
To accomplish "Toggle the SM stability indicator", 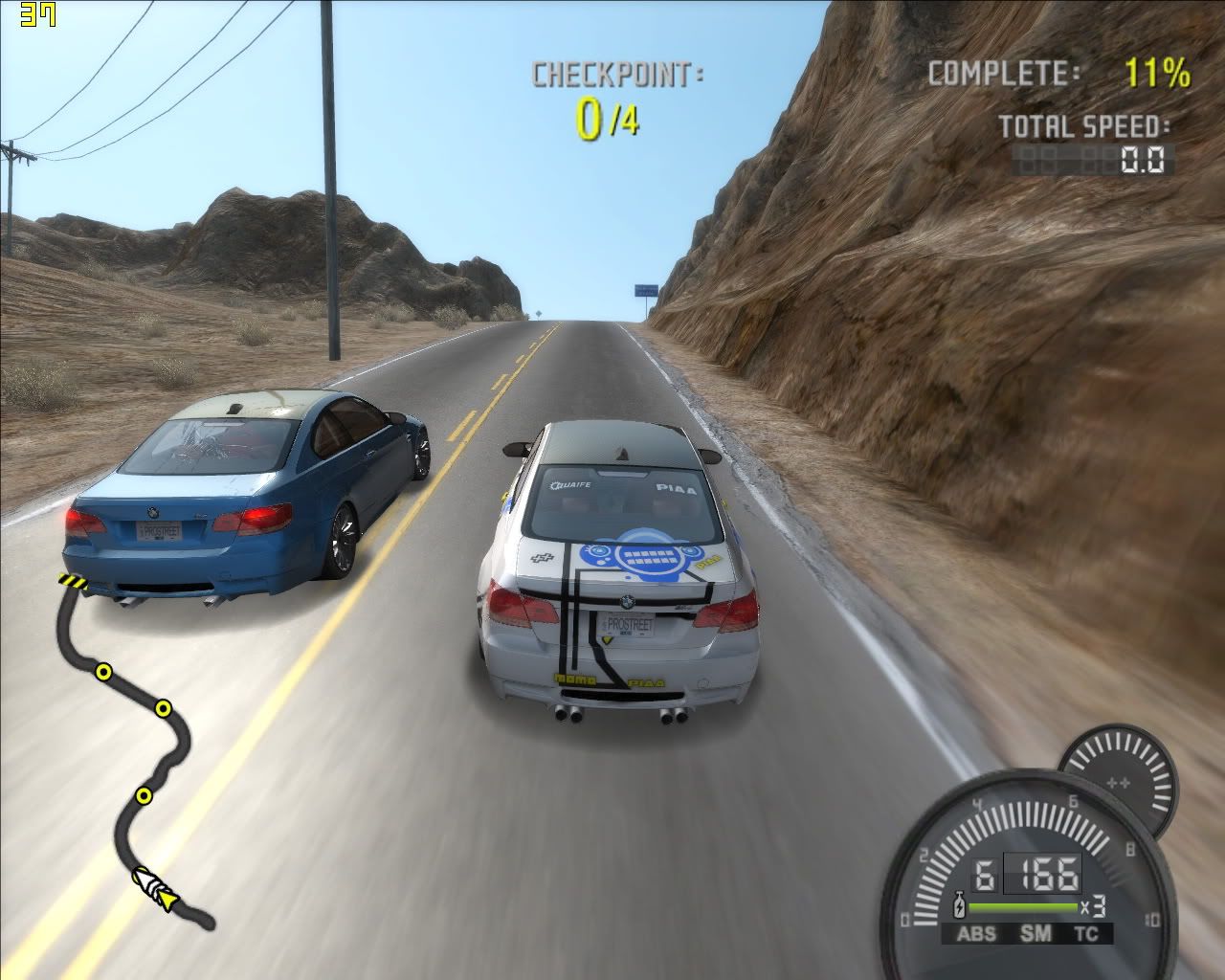I will (1033, 935).
